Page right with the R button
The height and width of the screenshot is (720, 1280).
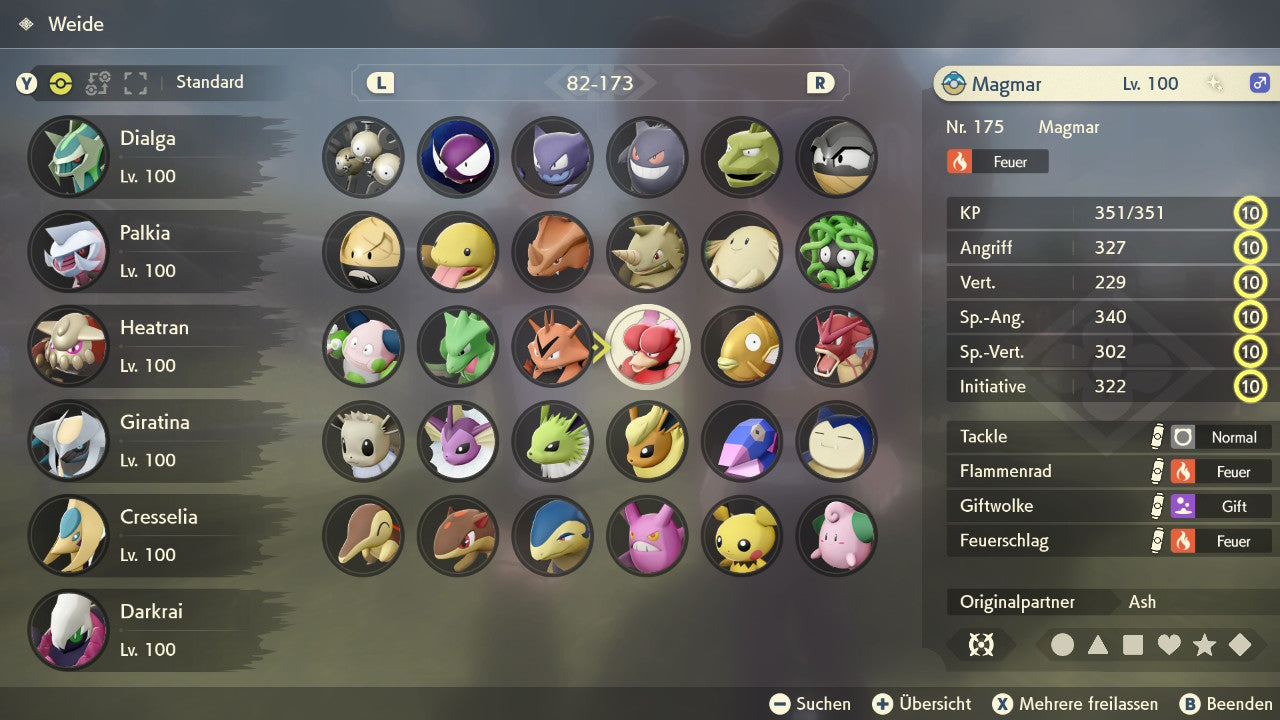click(820, 83)
